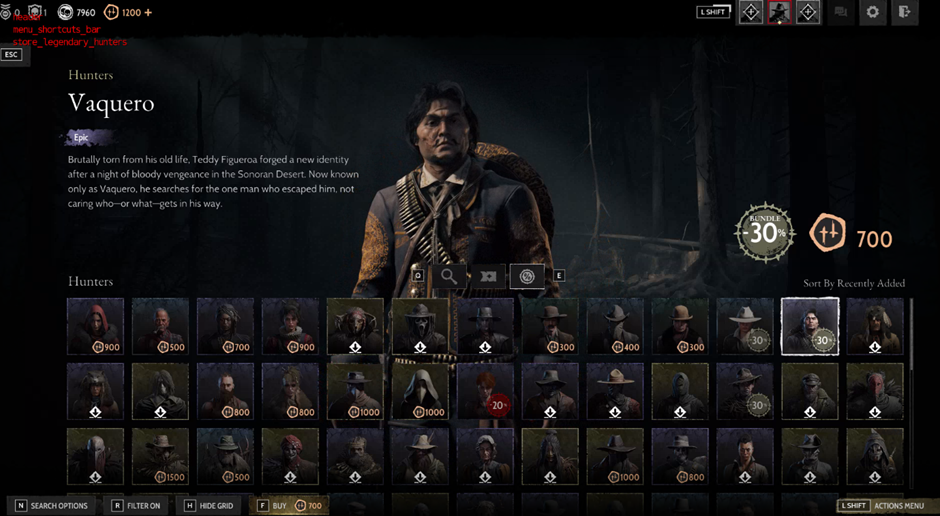Switch to the banner view tab
This screenshot has height=516, width=940.
pyautogui.click(x=488, y=276)
